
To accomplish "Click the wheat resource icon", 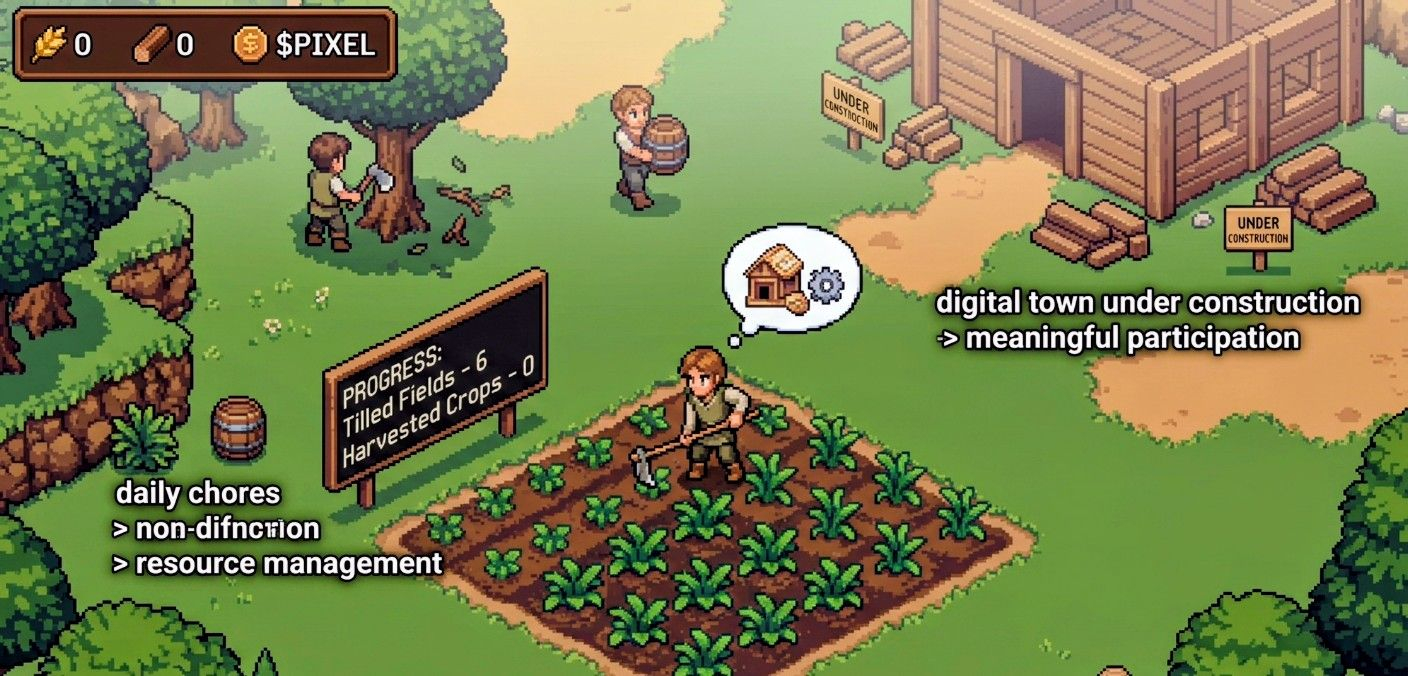I will (48, 45).
